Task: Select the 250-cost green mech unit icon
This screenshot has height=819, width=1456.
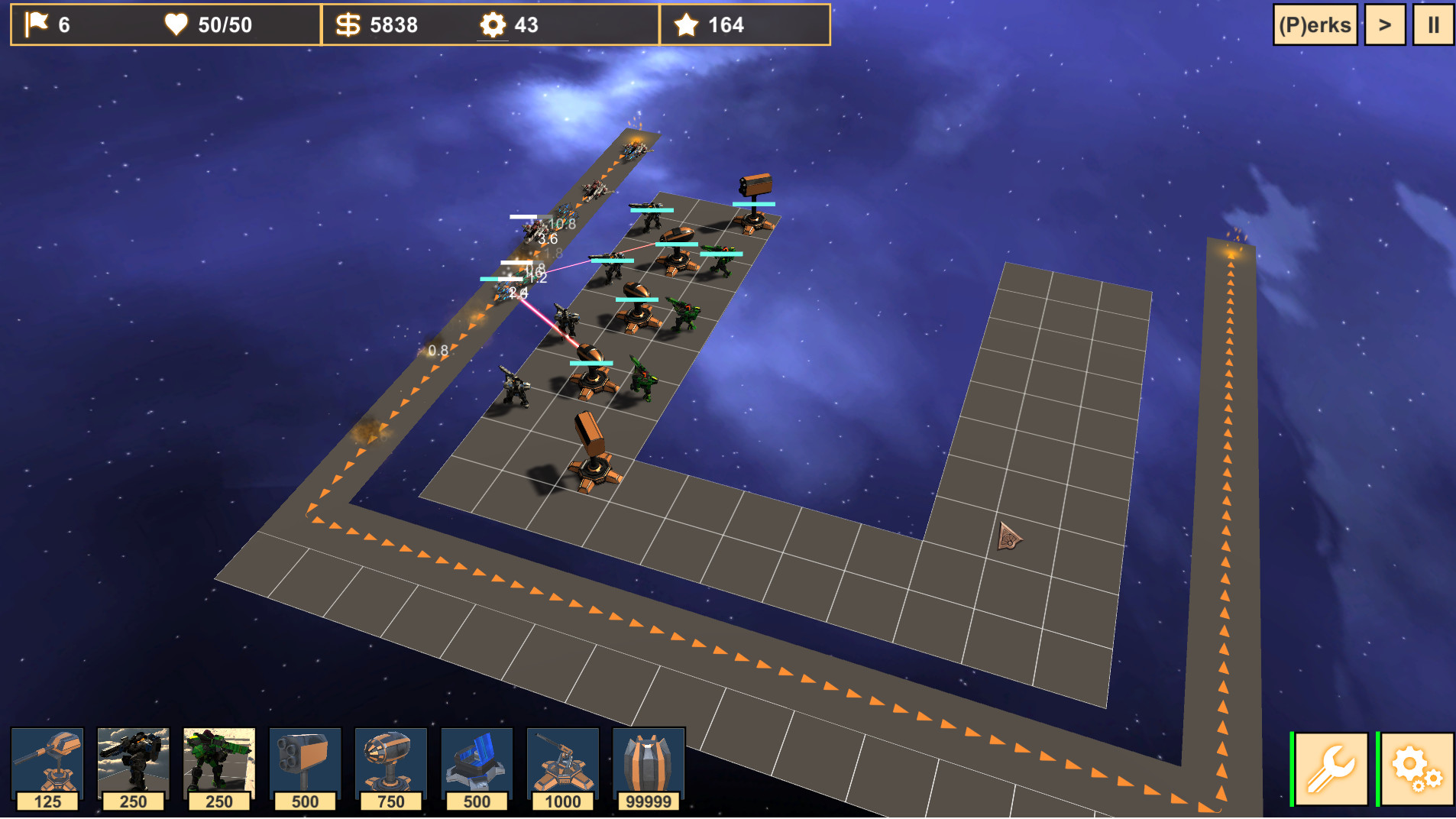Action: 219,764
